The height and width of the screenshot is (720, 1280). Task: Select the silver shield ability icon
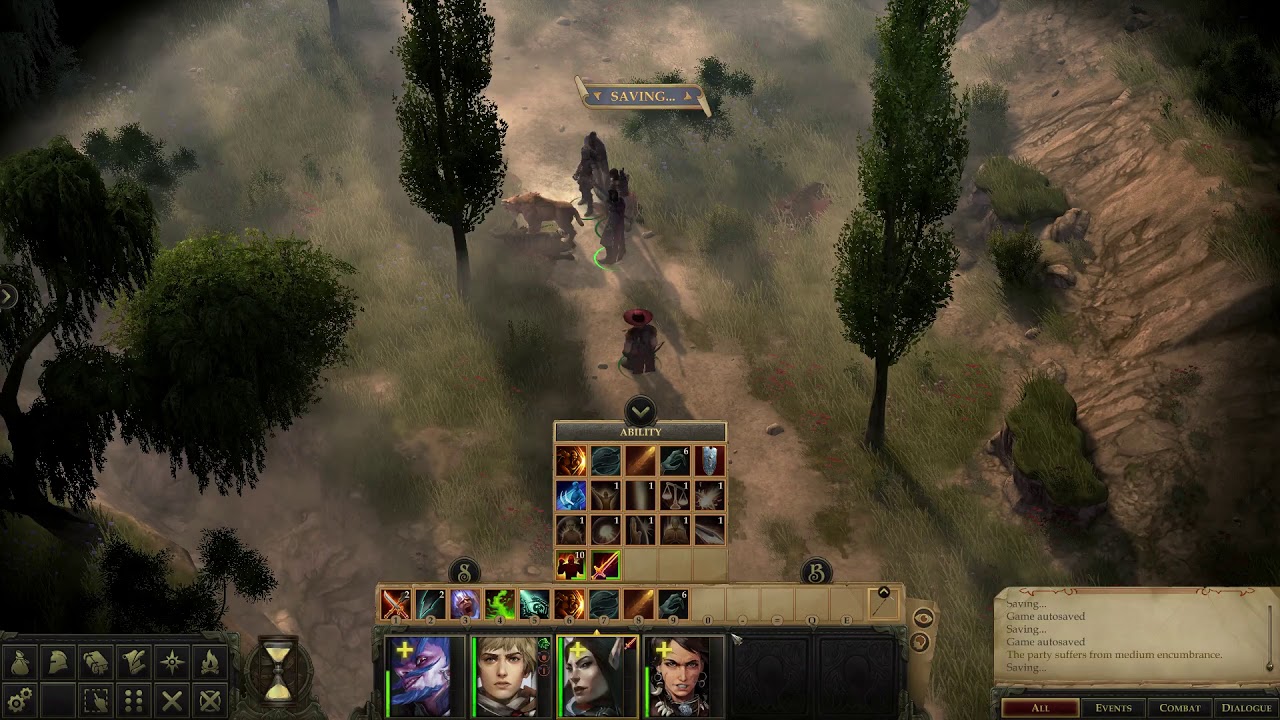709,461
